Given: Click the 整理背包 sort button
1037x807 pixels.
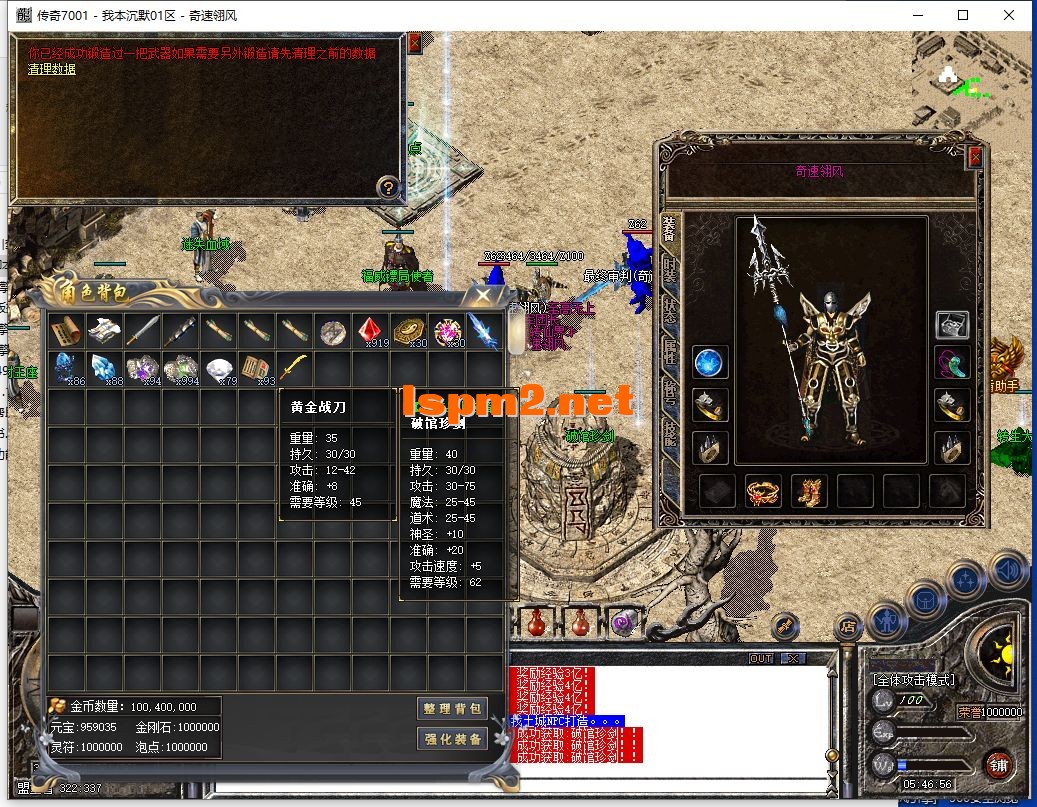Looking at the screenshot, I should [452, 708].
